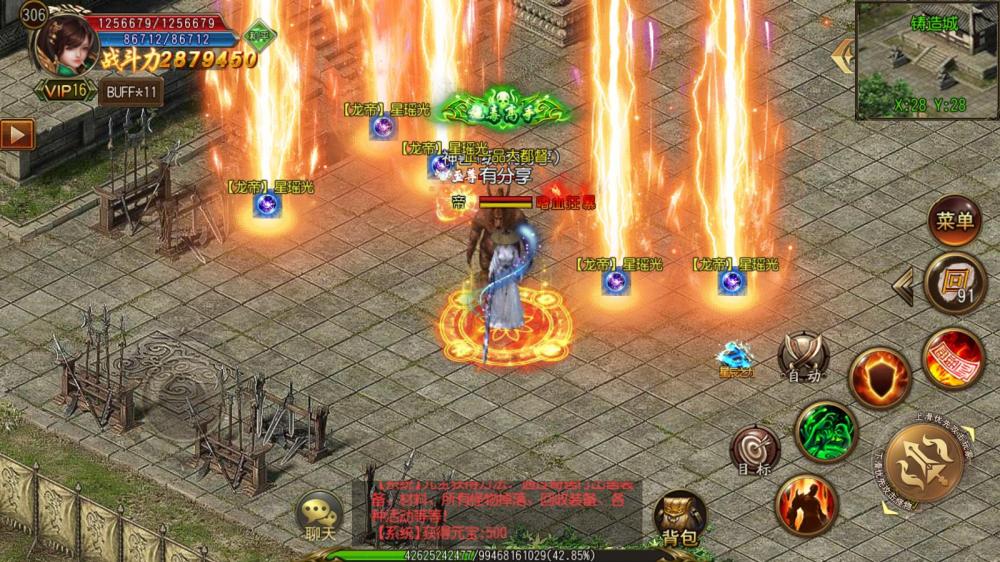Cast the green poison skill
The image size is (1000, 562).
point(826,431)
